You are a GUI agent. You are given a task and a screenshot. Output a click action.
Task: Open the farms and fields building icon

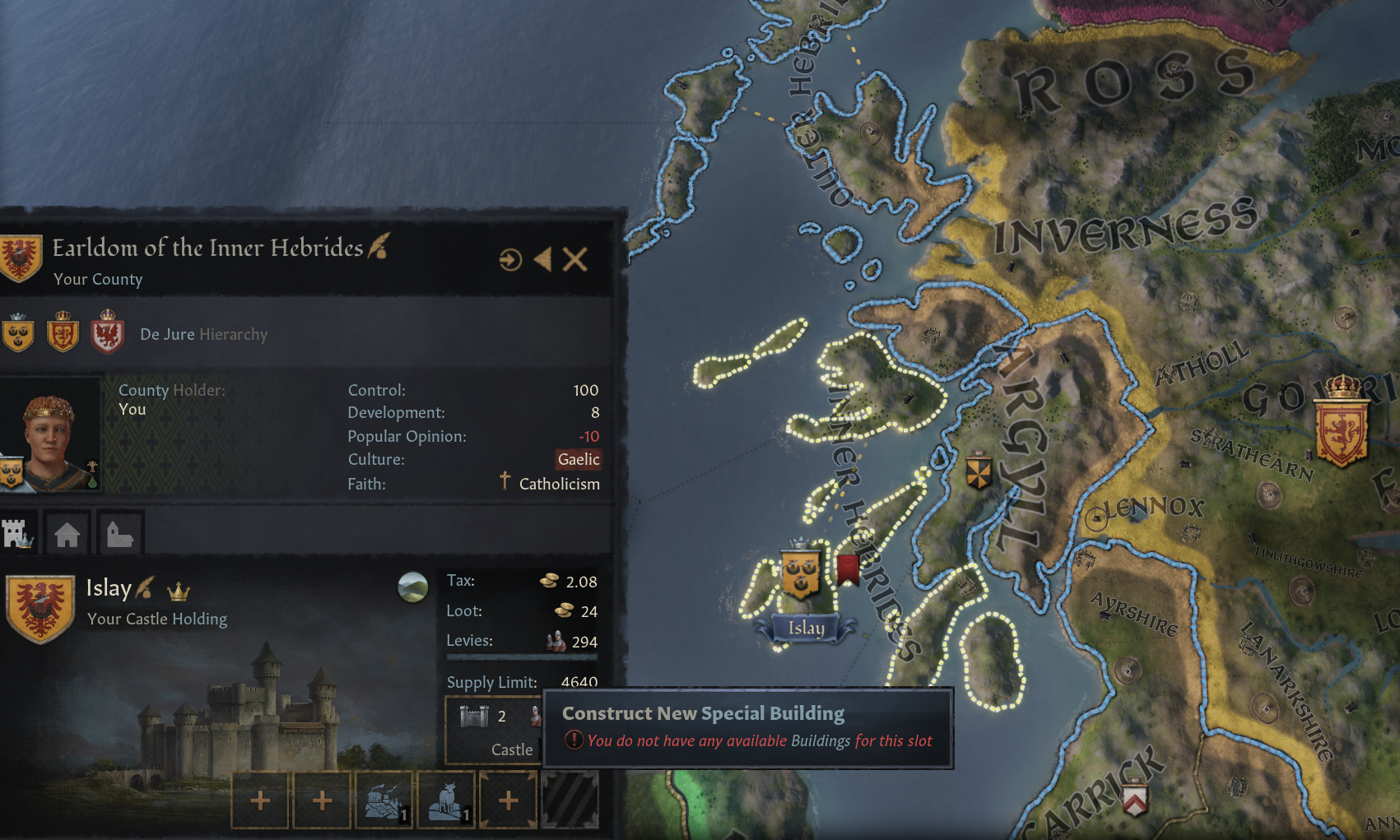pyautogui.click(x=384, y=800)
